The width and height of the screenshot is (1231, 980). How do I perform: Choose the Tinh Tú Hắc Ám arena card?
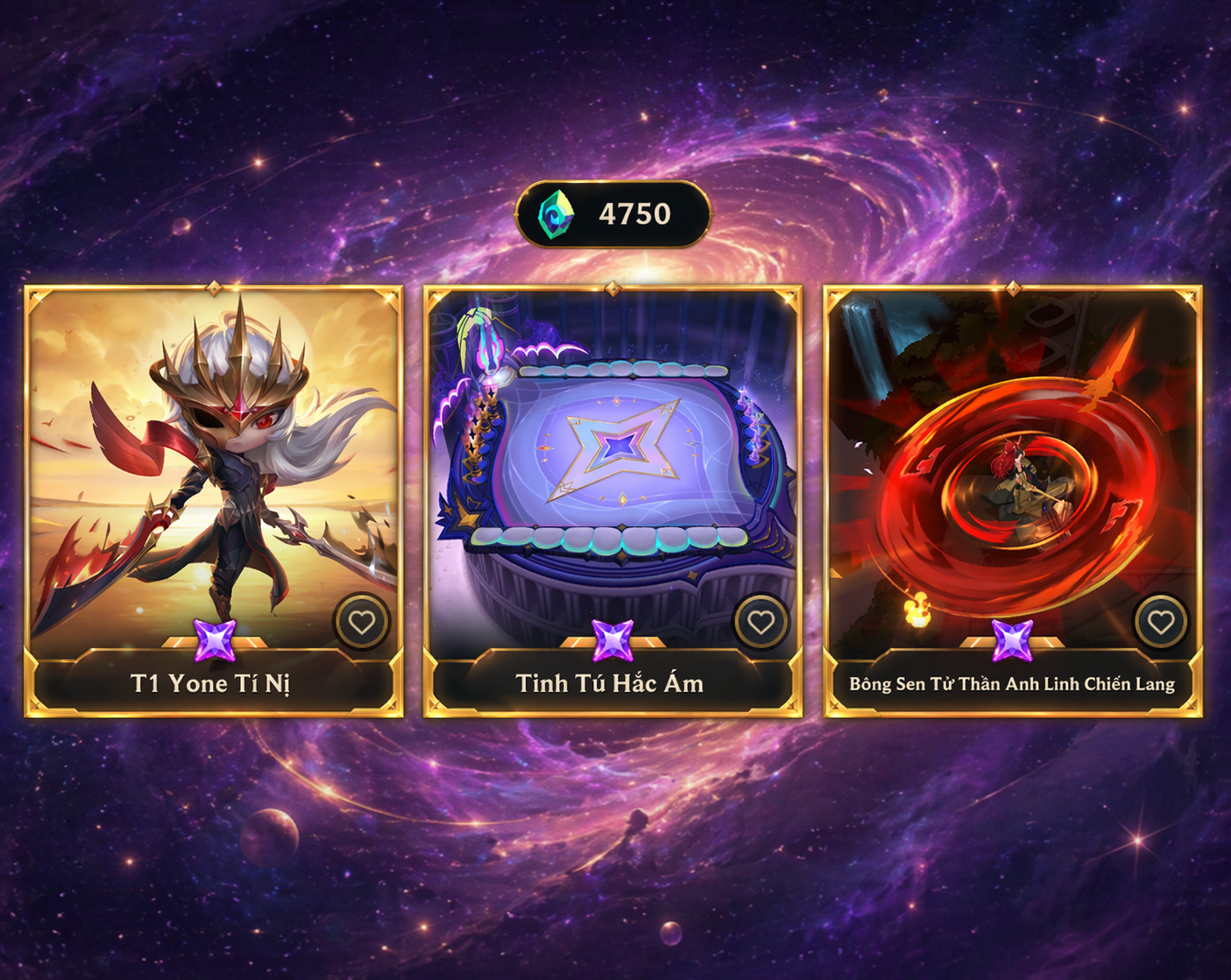612,473
